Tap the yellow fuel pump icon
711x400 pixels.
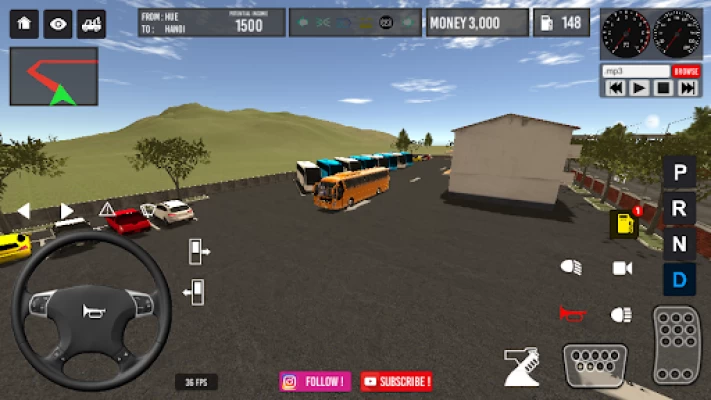click(624, 224)
